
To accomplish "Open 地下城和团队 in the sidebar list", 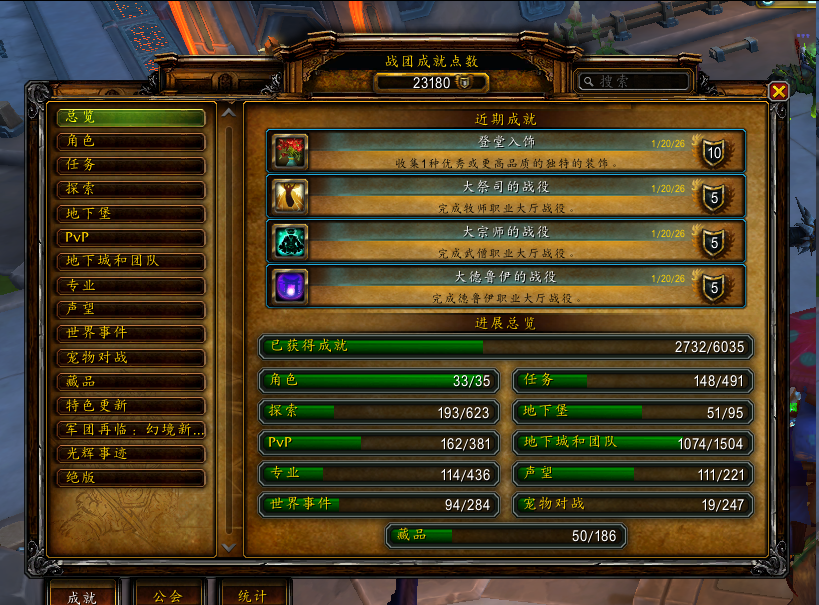I will [x=130, y=261].
